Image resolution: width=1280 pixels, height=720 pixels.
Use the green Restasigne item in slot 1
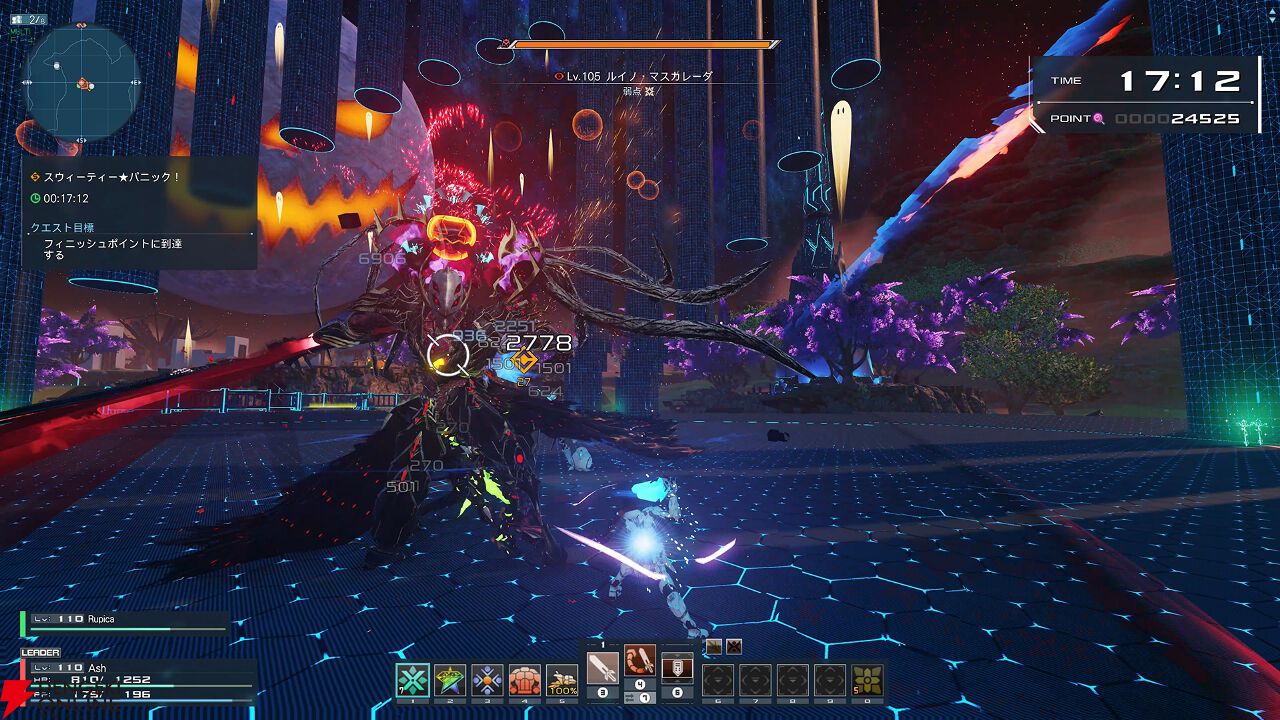(413, 680)
